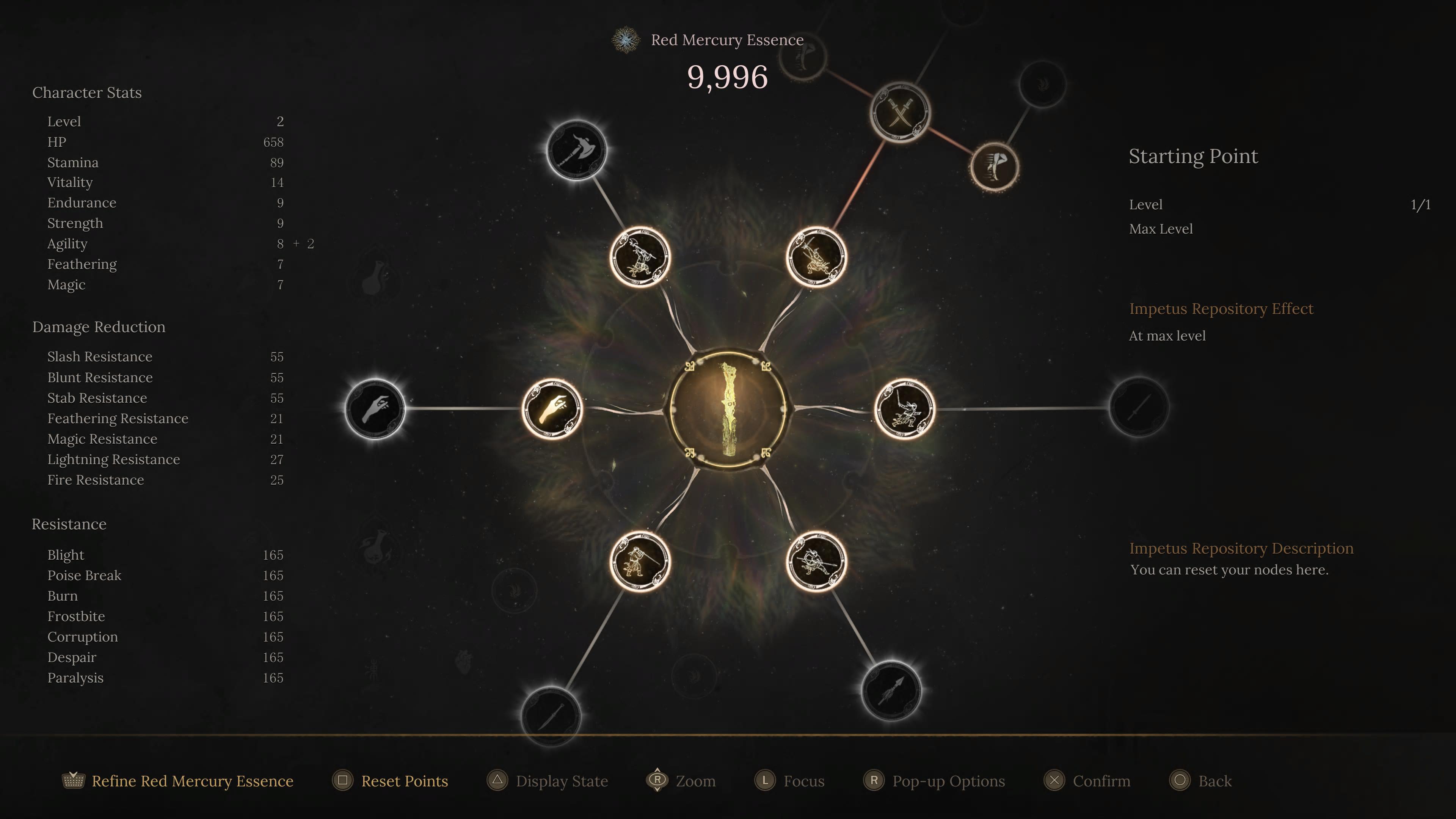1456x819 pixels.
Task: Choose Refine Red Mercury Essence
Action: click(192, 781)
